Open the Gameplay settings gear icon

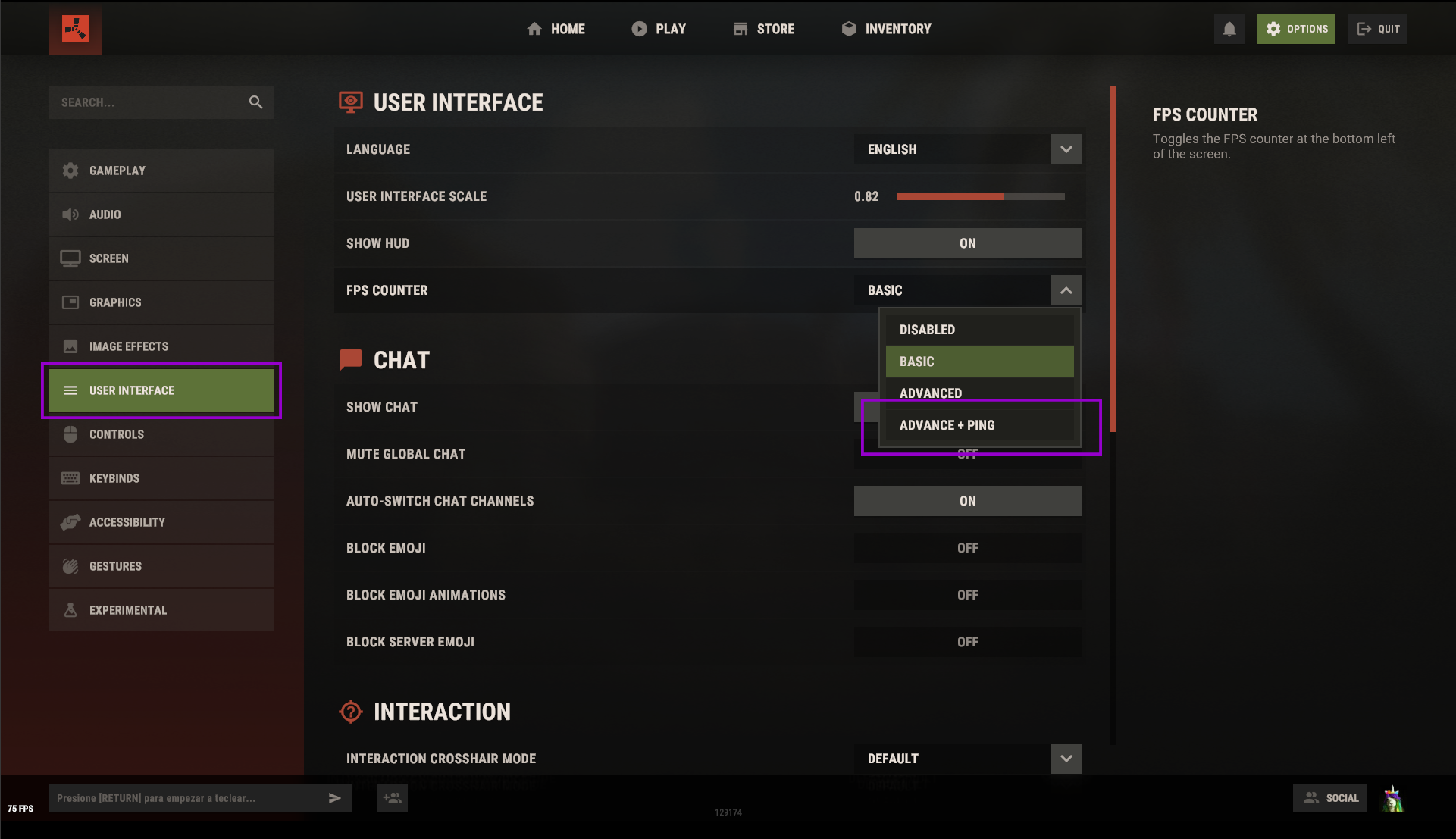(x=70, y=171)
